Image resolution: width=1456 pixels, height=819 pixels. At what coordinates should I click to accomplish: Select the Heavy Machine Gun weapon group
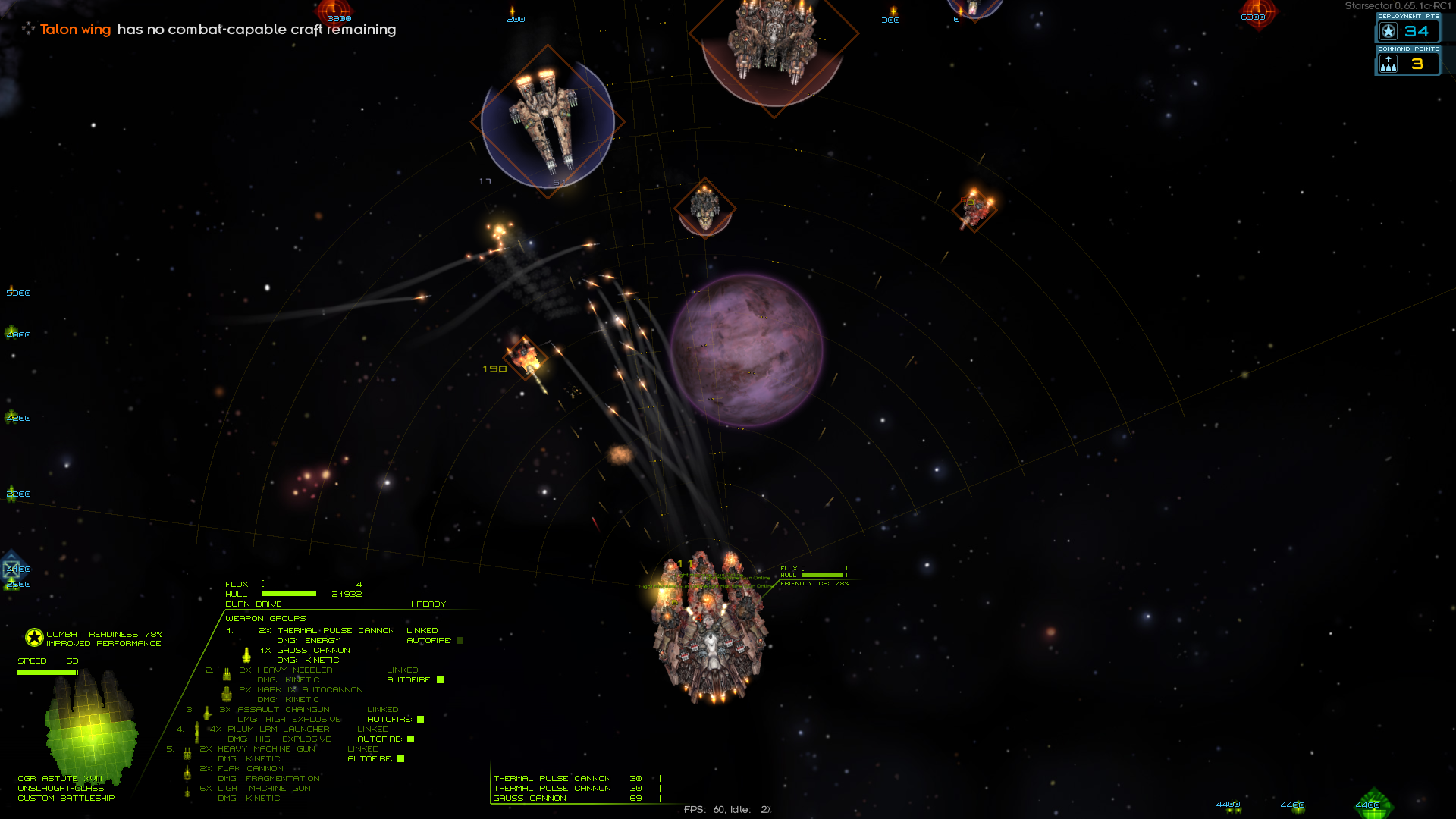(x=258, y=749)
